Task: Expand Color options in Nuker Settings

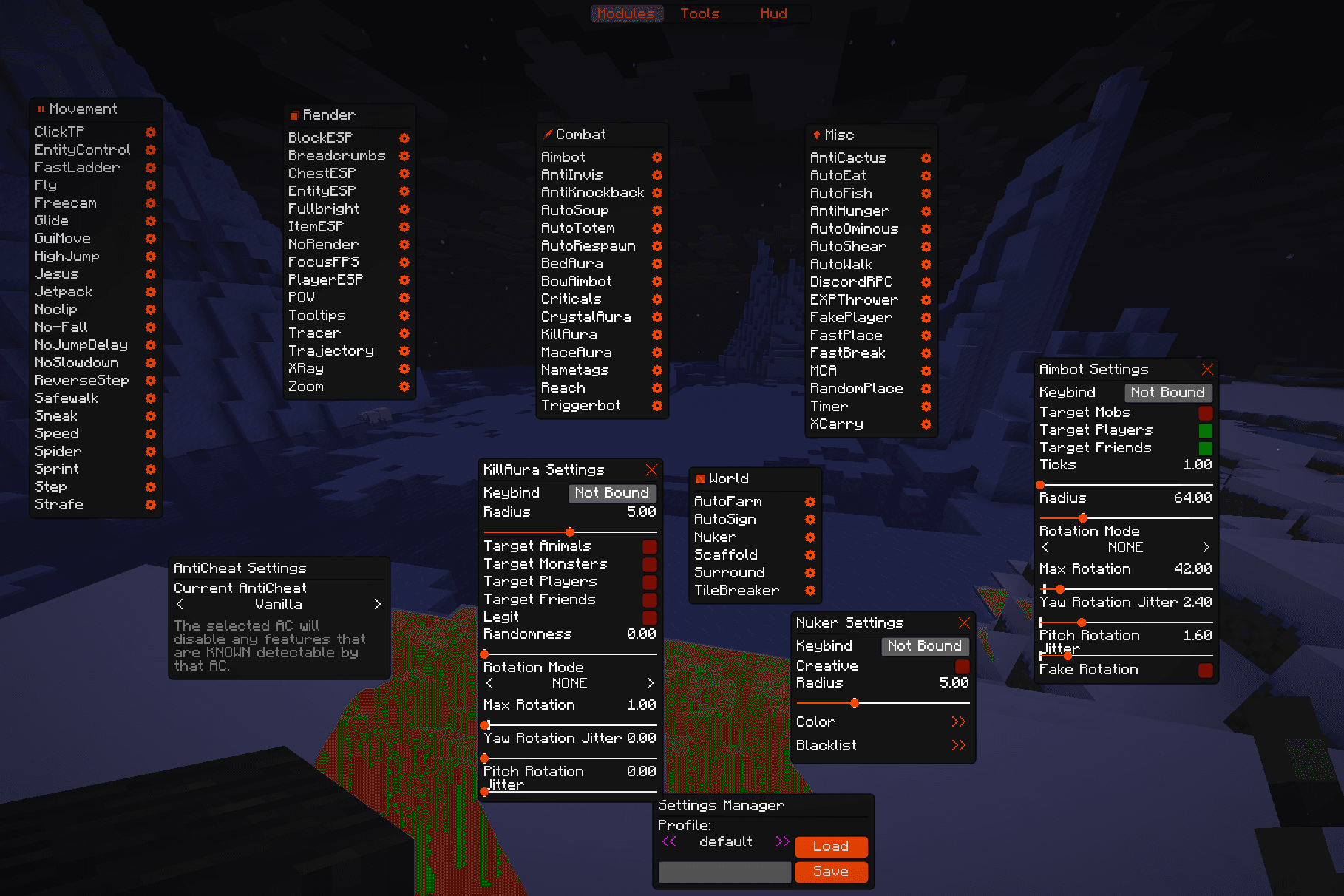Action: click(959, 722)
